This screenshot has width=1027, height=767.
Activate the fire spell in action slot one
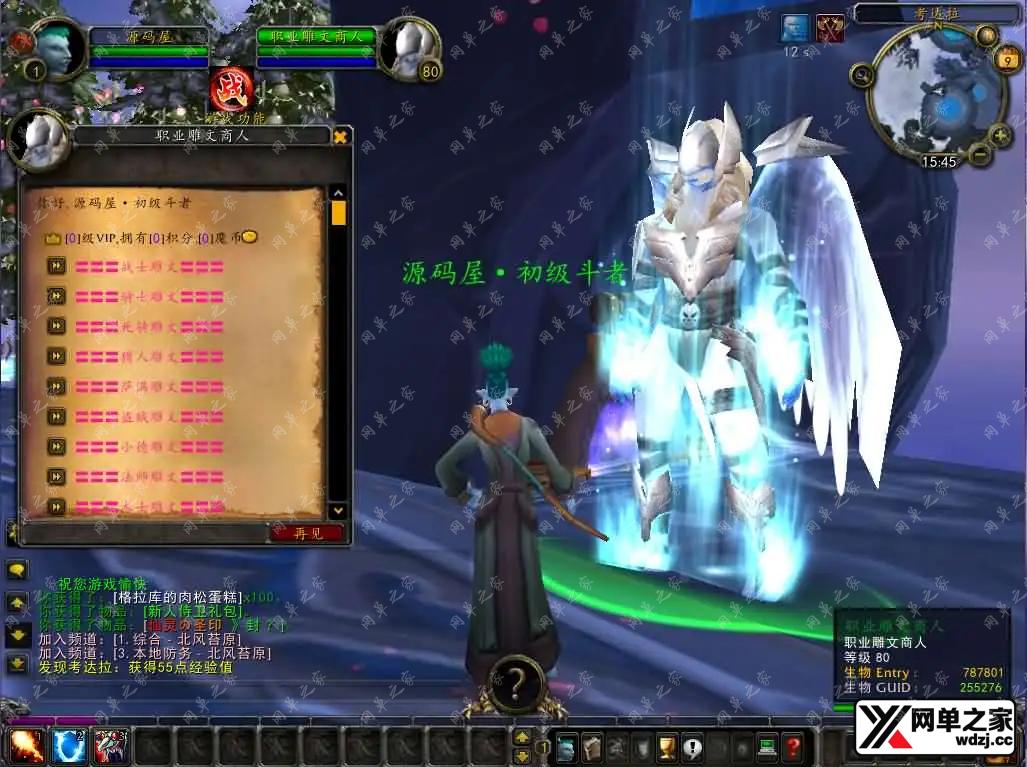[27, 746]
